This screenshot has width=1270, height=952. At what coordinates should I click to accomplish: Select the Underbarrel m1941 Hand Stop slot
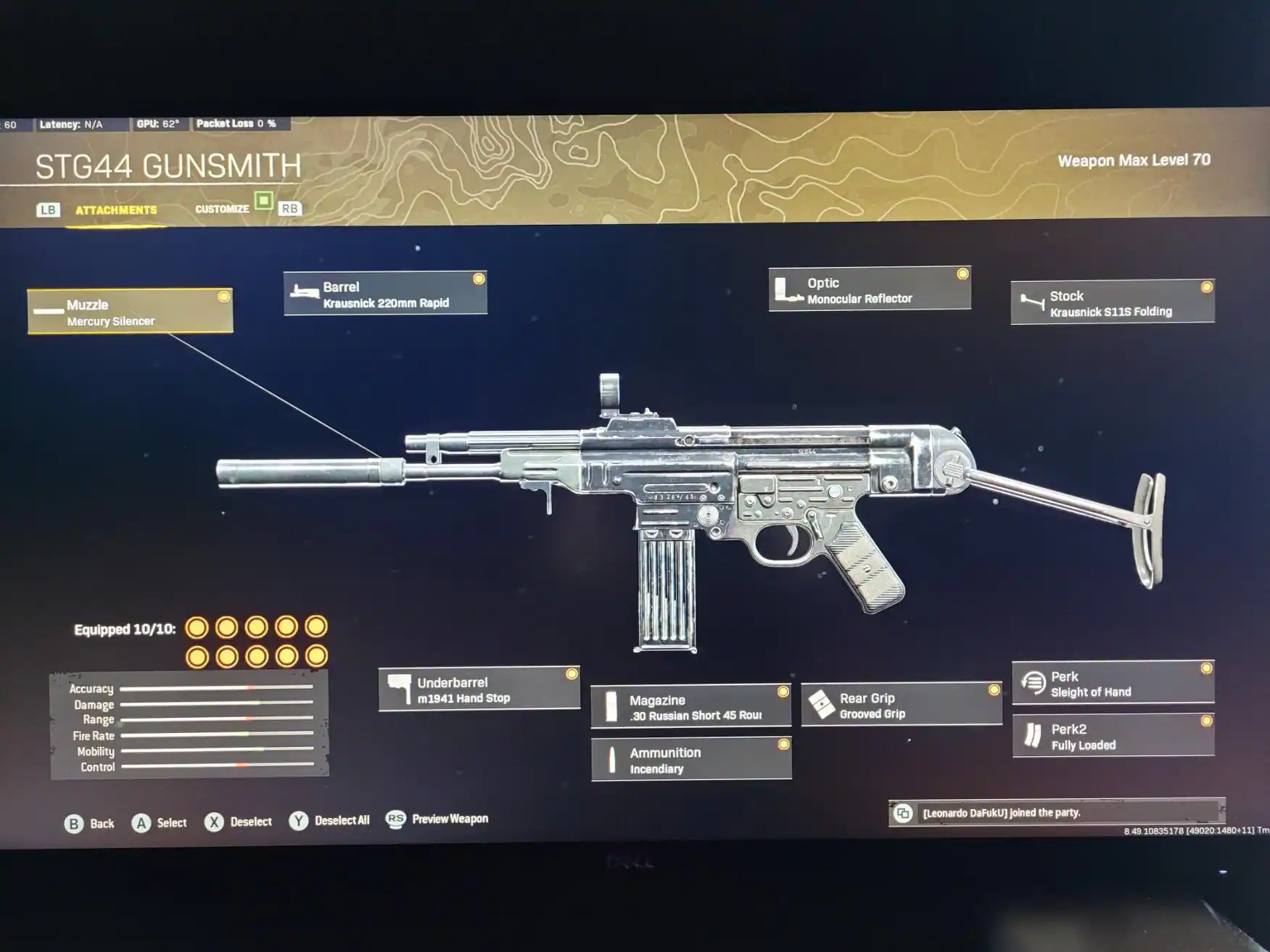pyautogui.click(x=479, y=690)
